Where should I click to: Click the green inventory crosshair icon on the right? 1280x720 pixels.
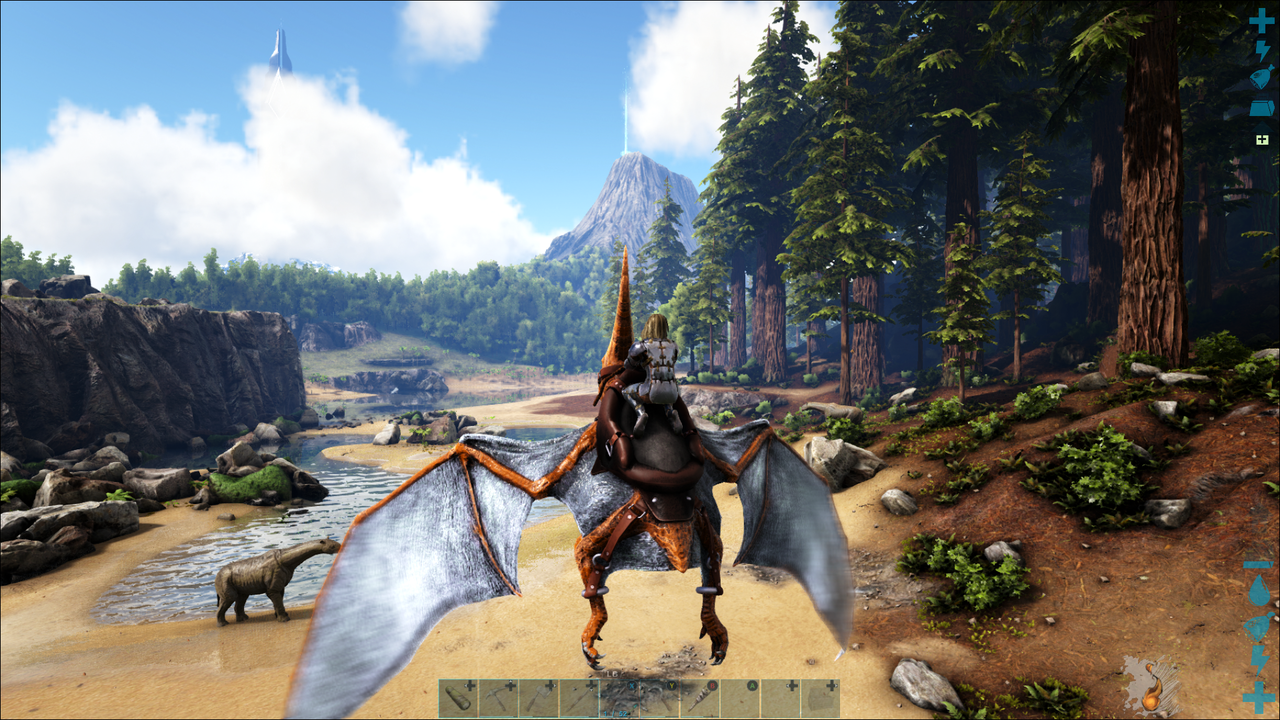coord(1262,137)
